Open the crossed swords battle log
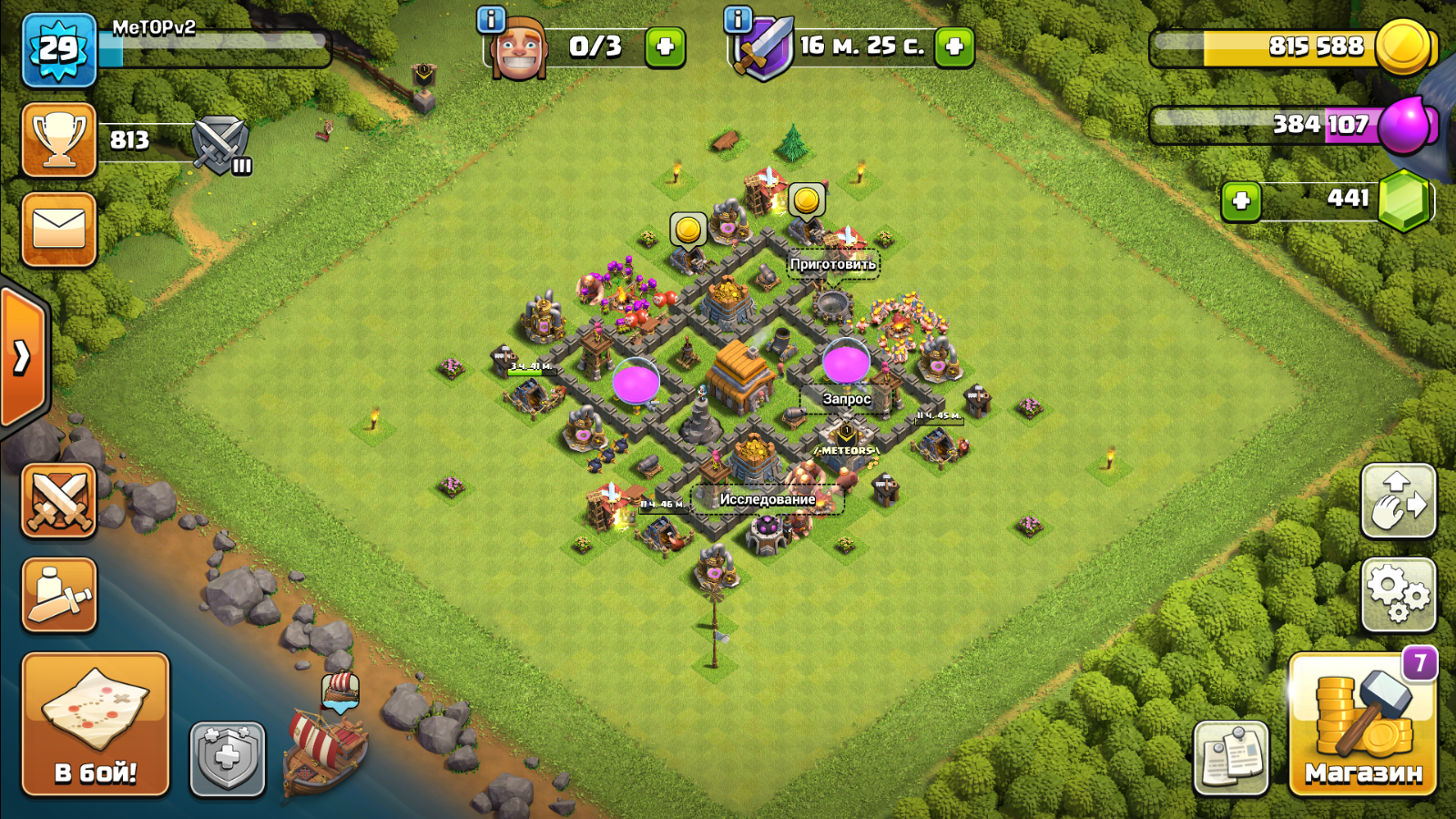This screenshot has height=819, width=1456. click(x=59, y=501)
